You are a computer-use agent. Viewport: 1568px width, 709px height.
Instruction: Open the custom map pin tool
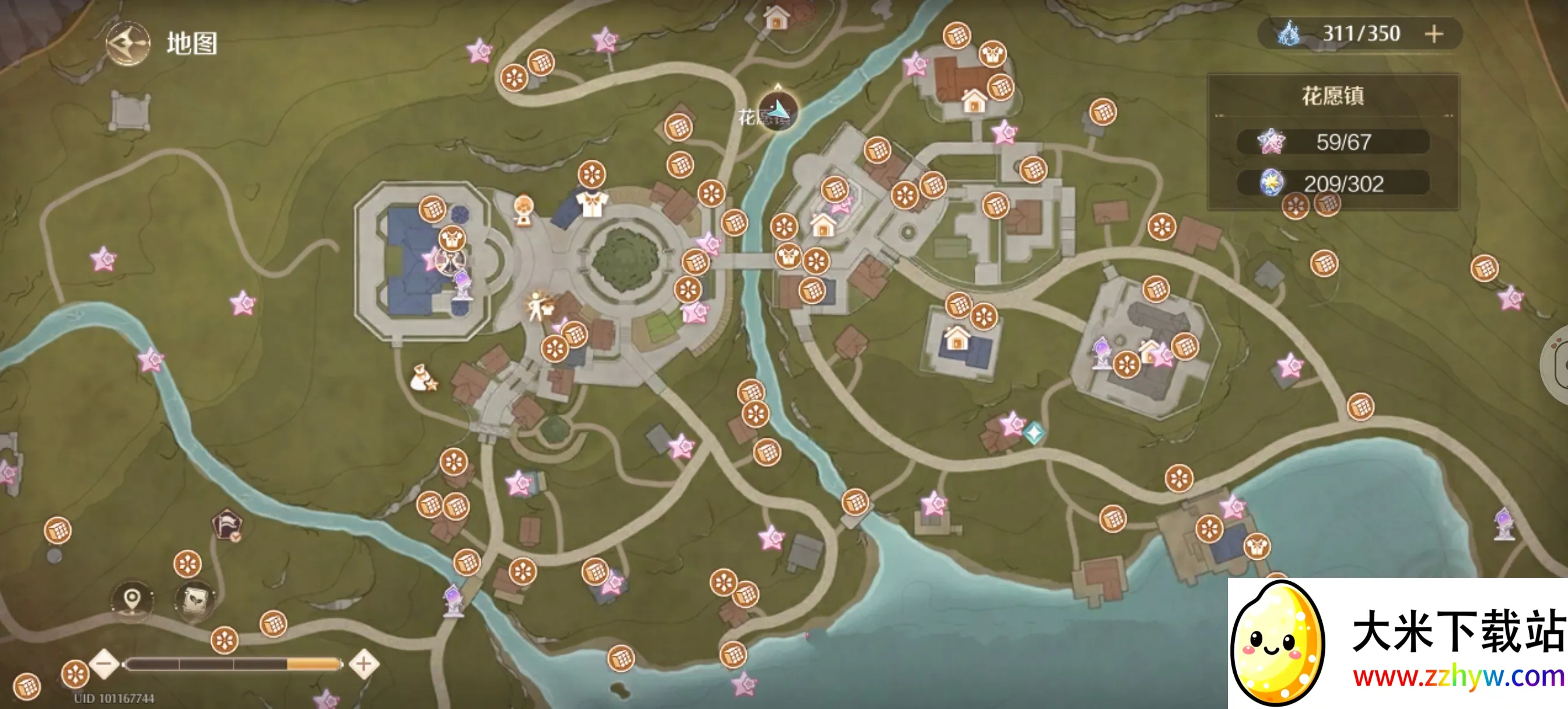[132, 601]
